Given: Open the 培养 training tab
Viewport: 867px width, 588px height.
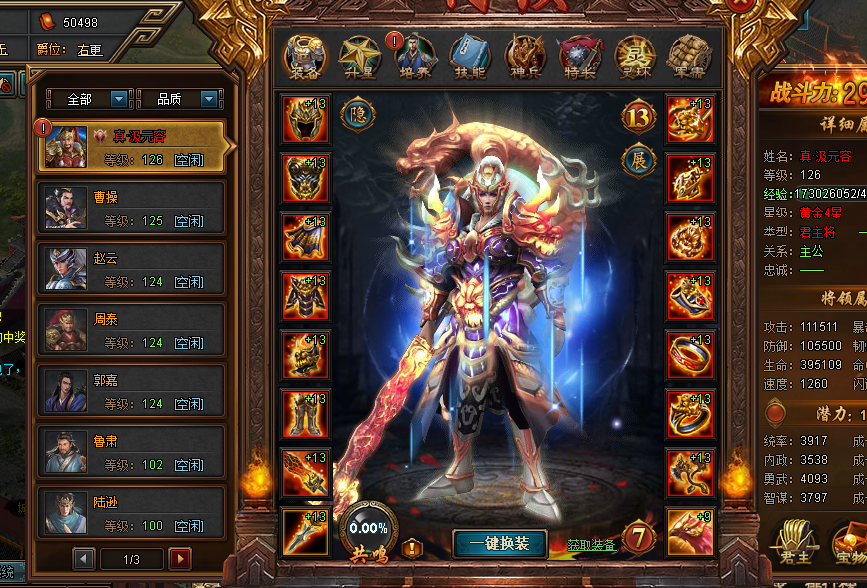Looking at the screenshot, I should [x=414, y=56].
